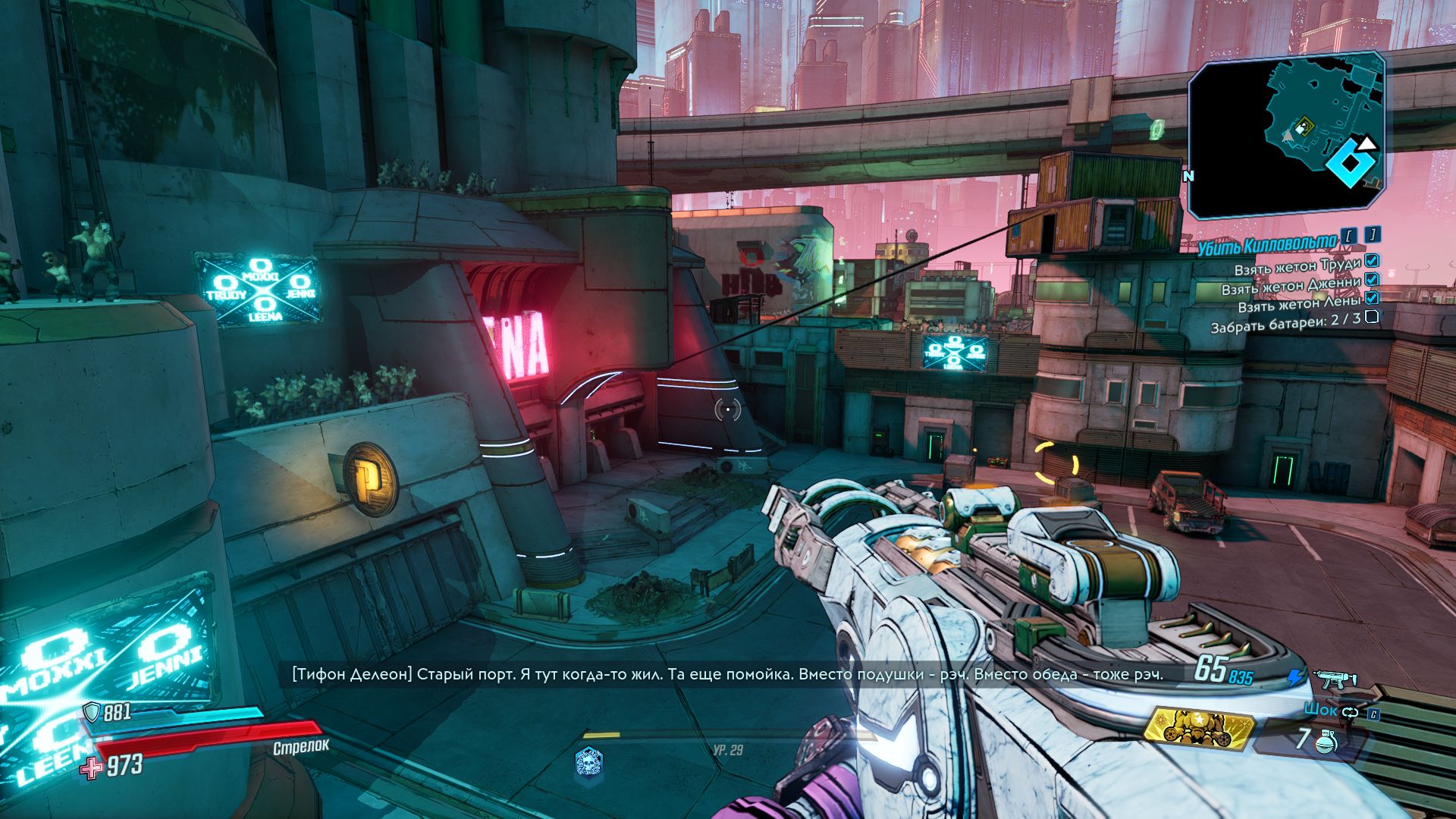Click the white player arrow on minimap

(1366, 143)
